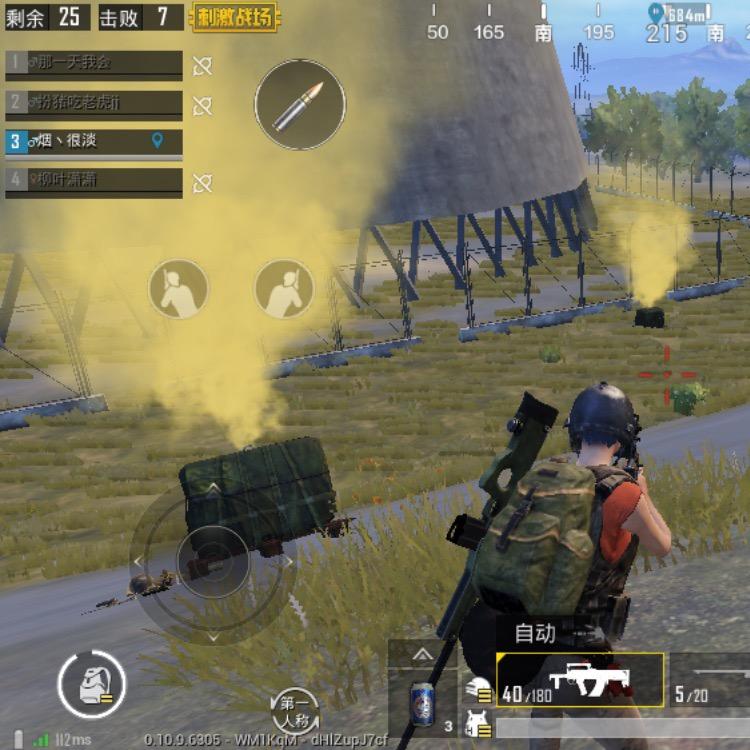This screenshot has width=750, height=750.
Task: Switch to the weapon slot showing 5/20
Action: (x=710, y=681)
